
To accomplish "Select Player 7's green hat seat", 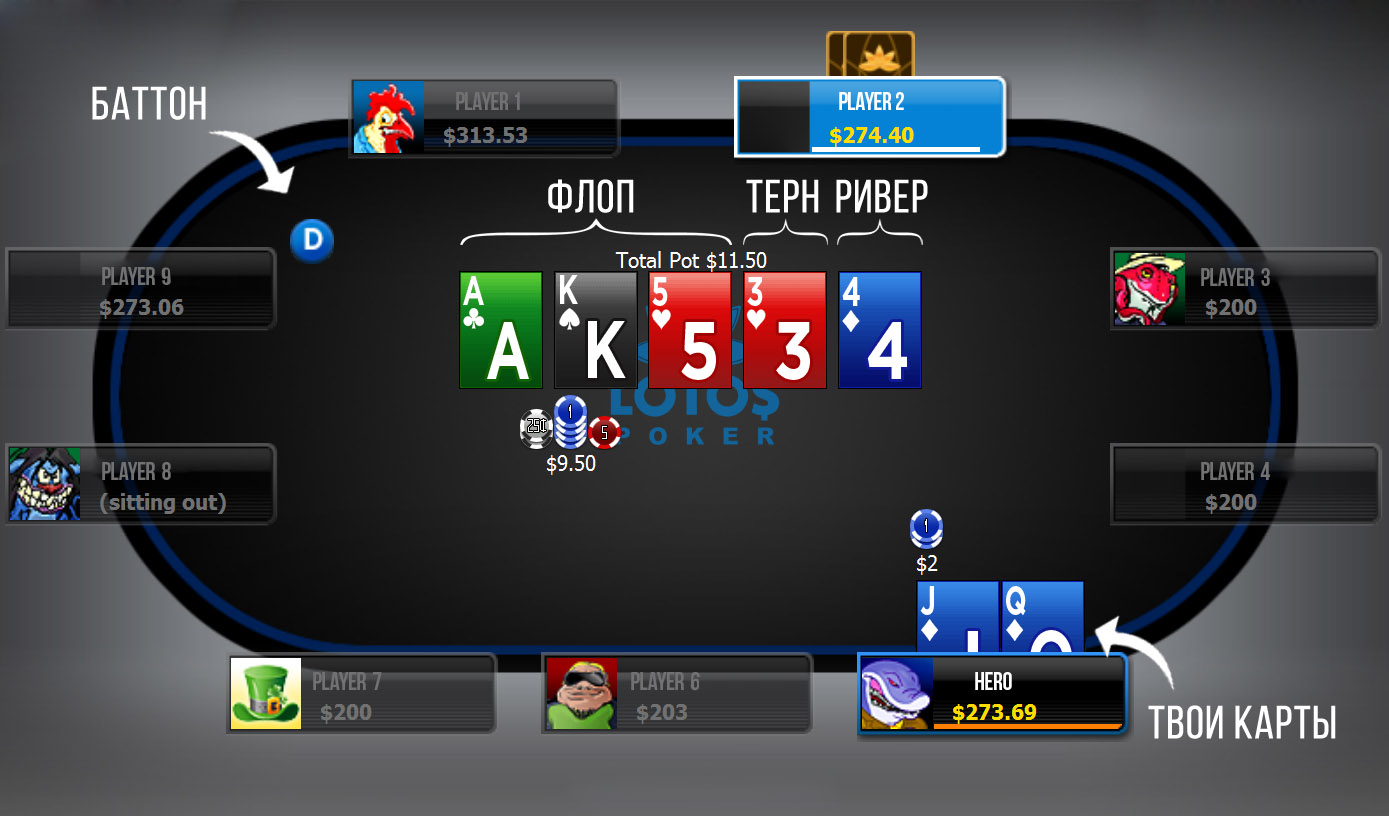I will pyautogui.click(x=361, y=696).
